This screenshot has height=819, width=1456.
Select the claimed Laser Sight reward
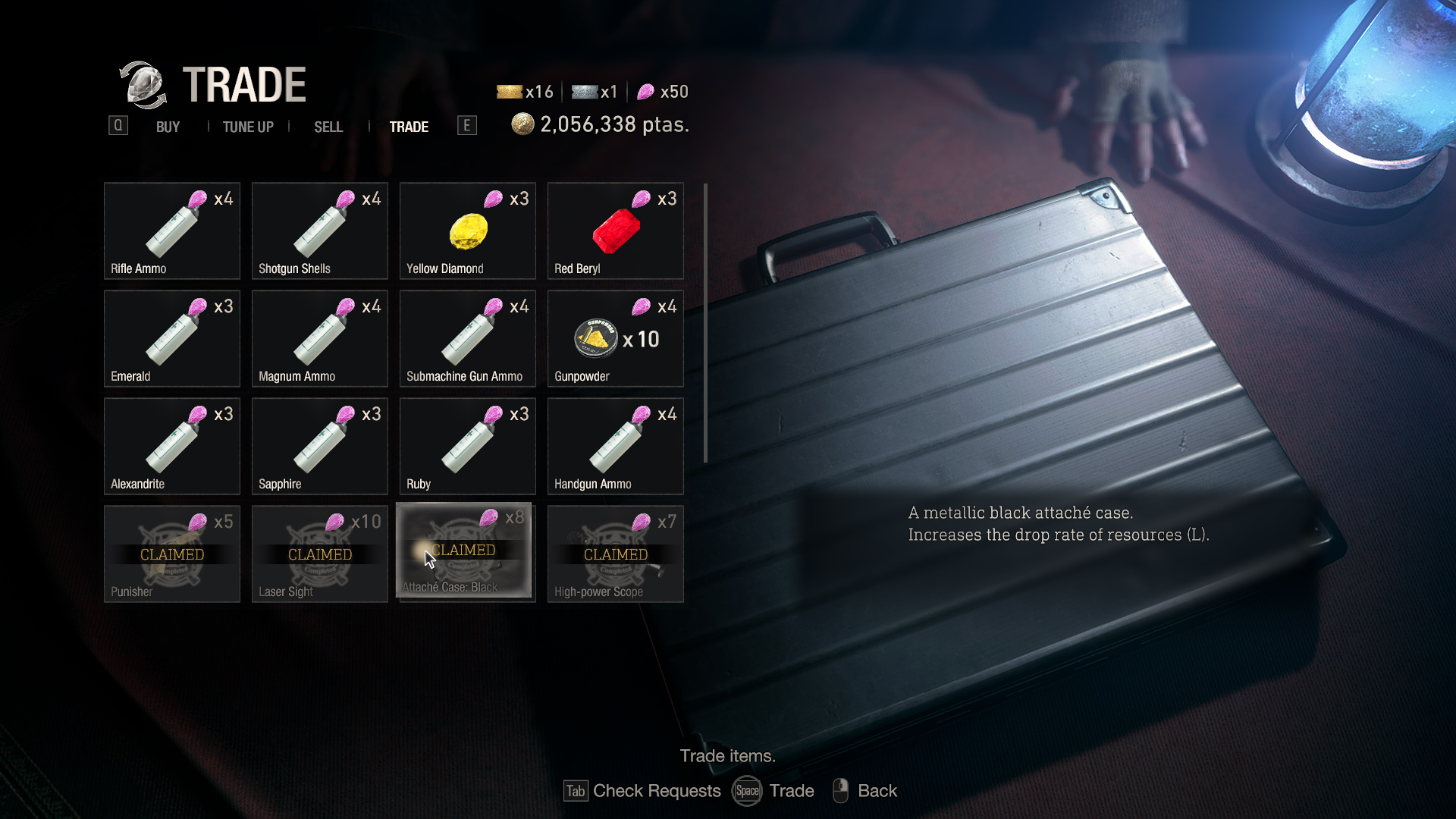319,554
